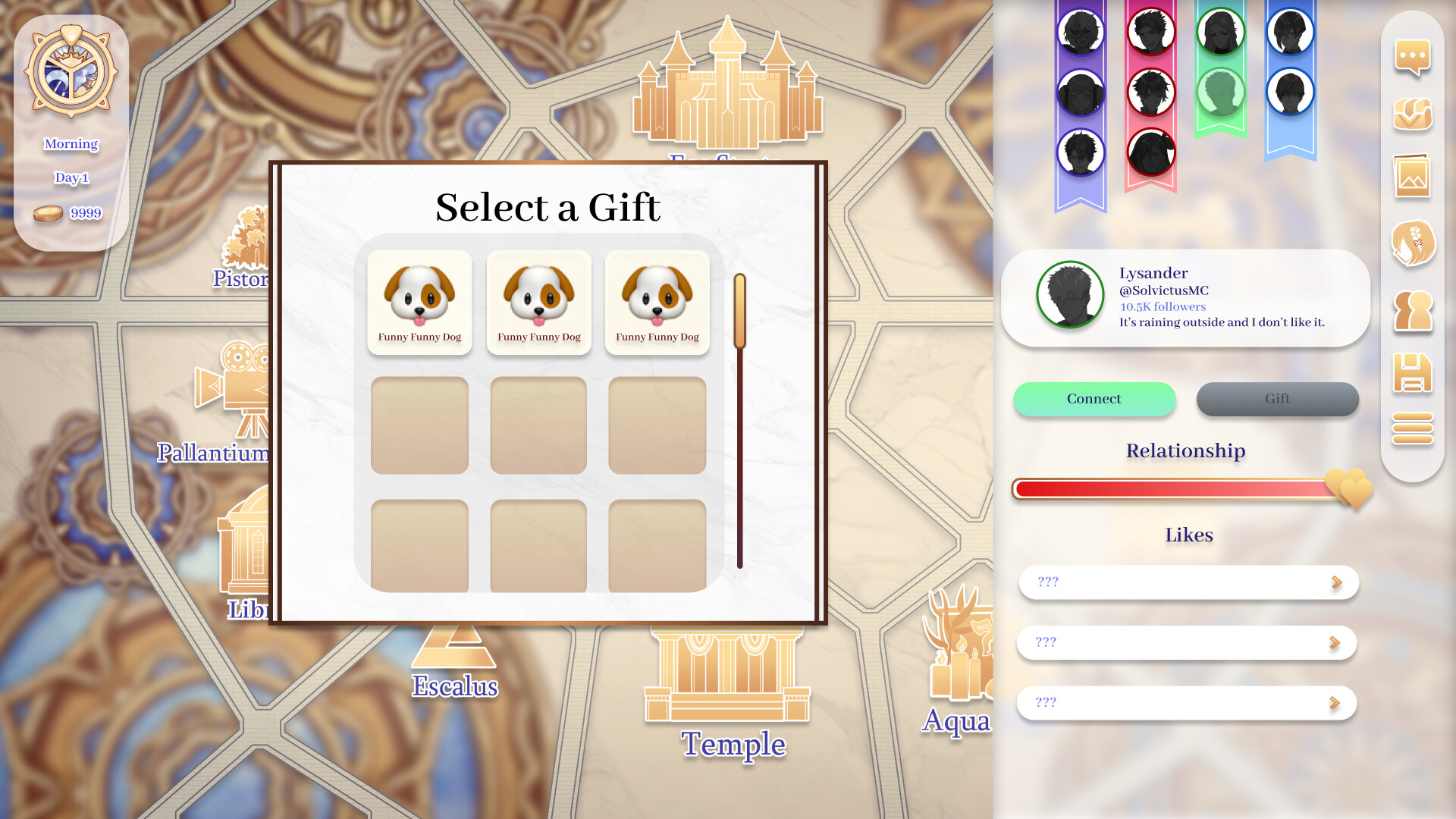This screenshot has width=1456, height=819.
Task: Switch to the Gift tab
Action: point(1277,399)
